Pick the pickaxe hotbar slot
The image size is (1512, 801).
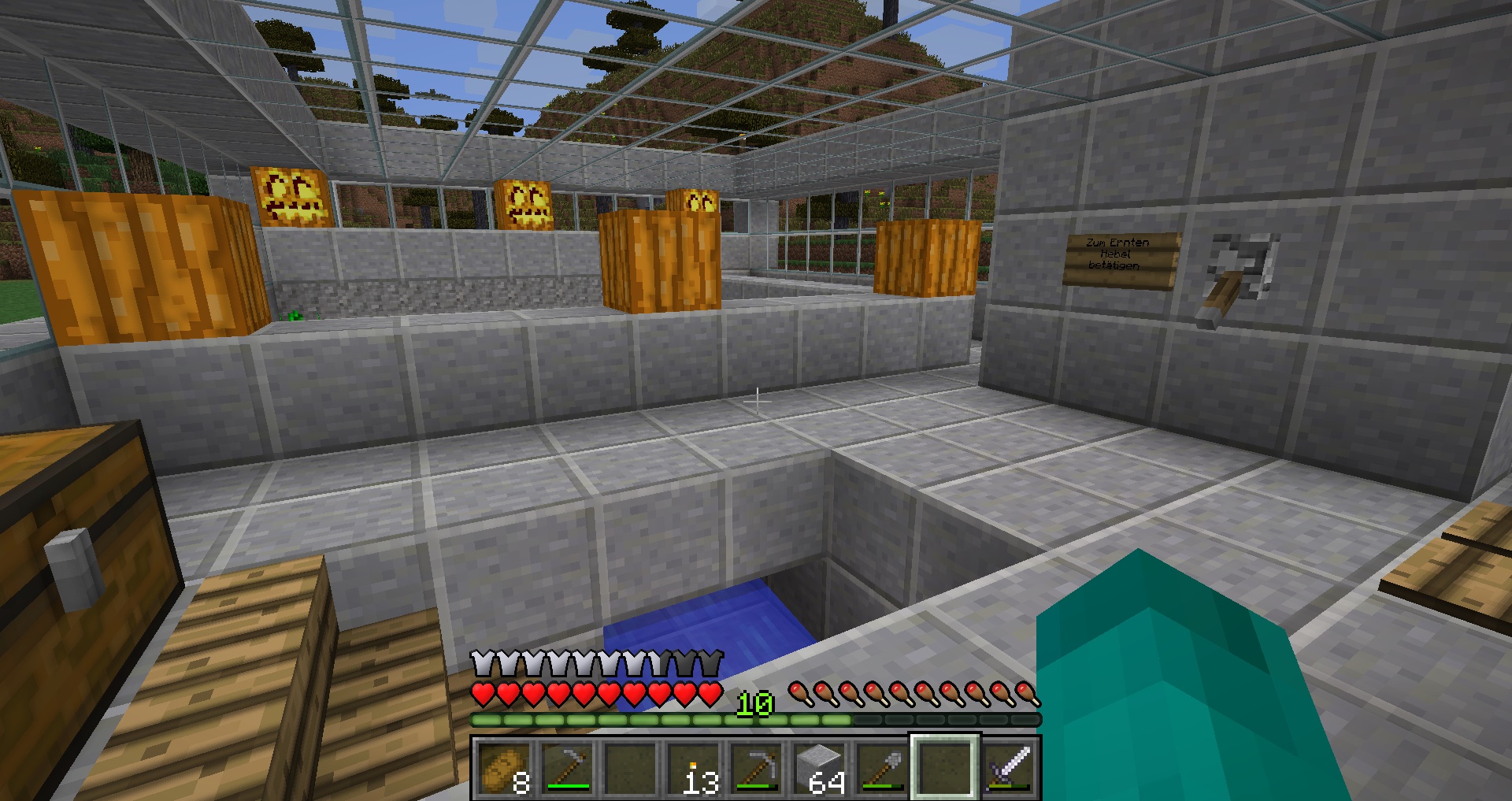click(756, 768)
